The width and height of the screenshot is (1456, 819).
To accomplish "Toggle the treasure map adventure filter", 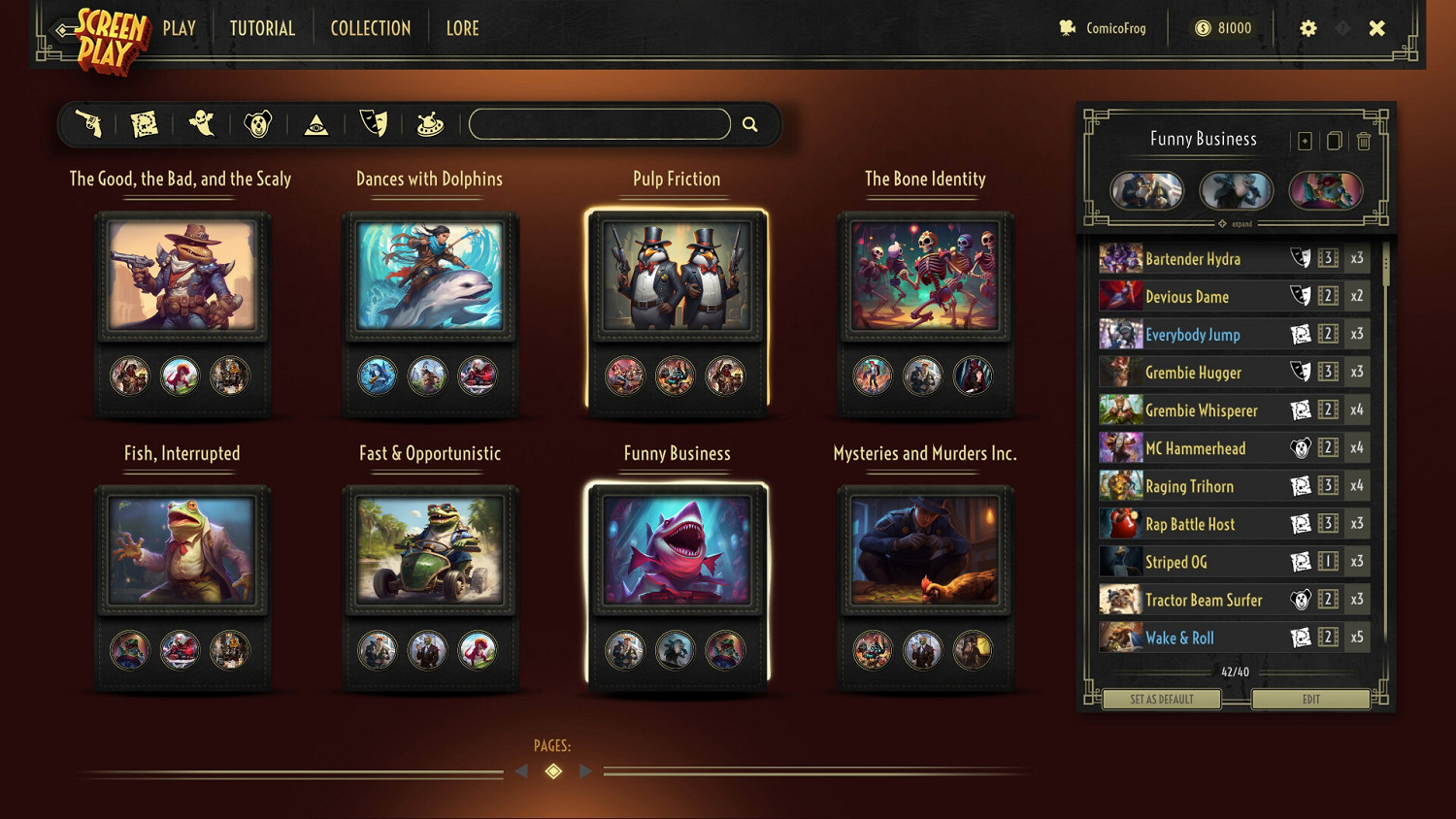I will (146, 123).
